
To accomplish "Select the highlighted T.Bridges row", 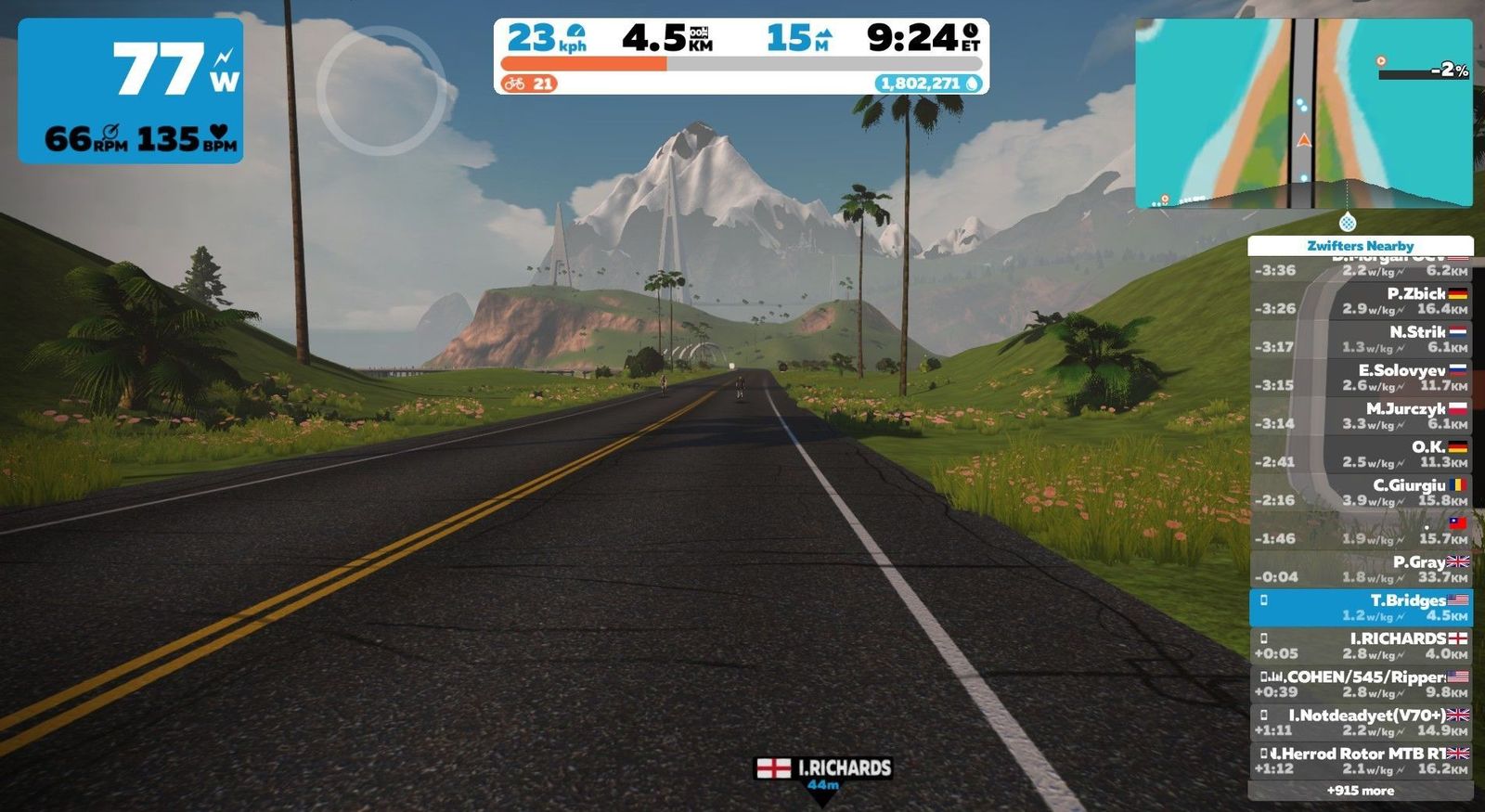I will tap(1360, 608).
